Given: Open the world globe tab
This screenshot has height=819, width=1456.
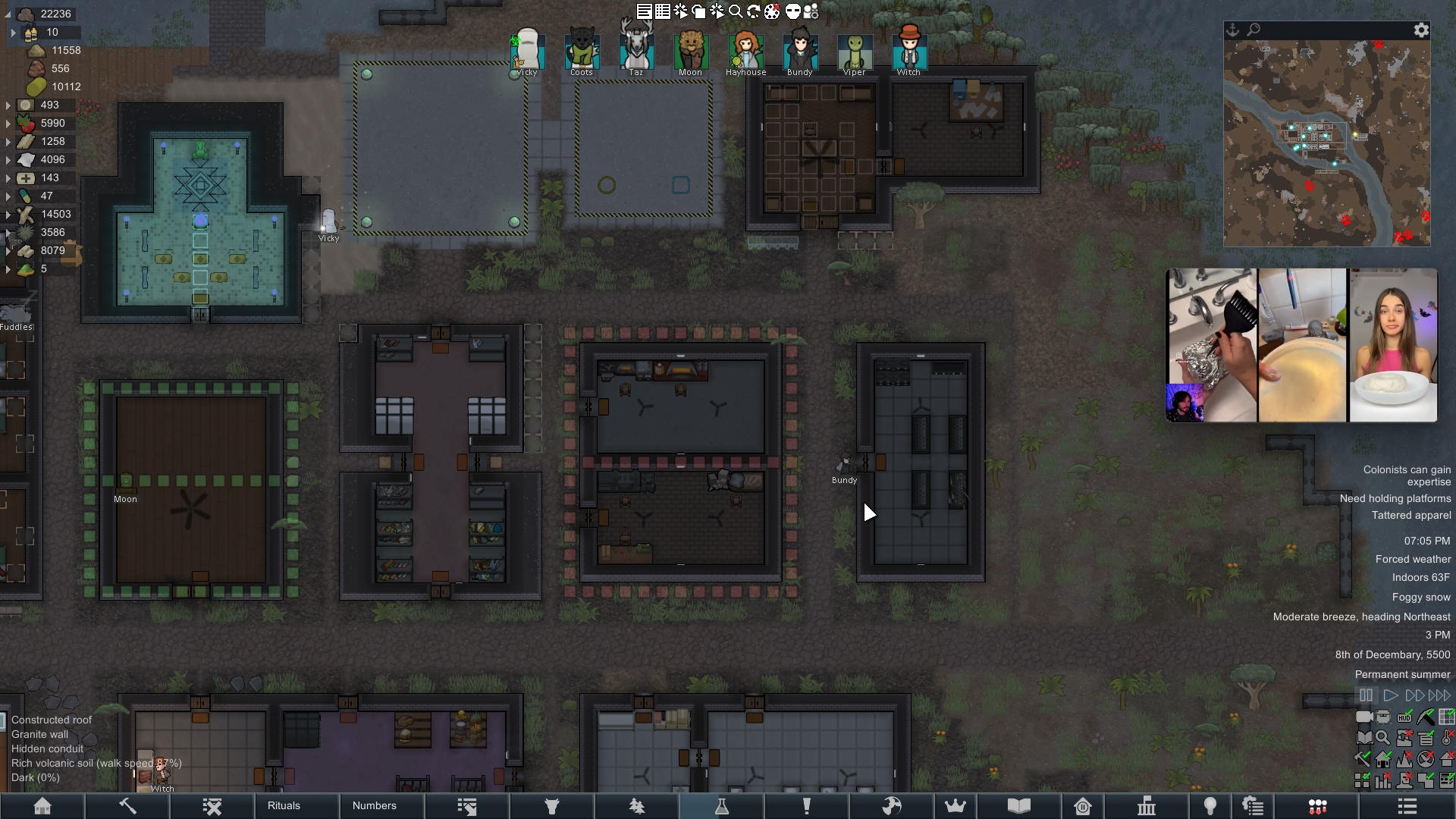Looking at the screenshot, I should tap(892, 805).
